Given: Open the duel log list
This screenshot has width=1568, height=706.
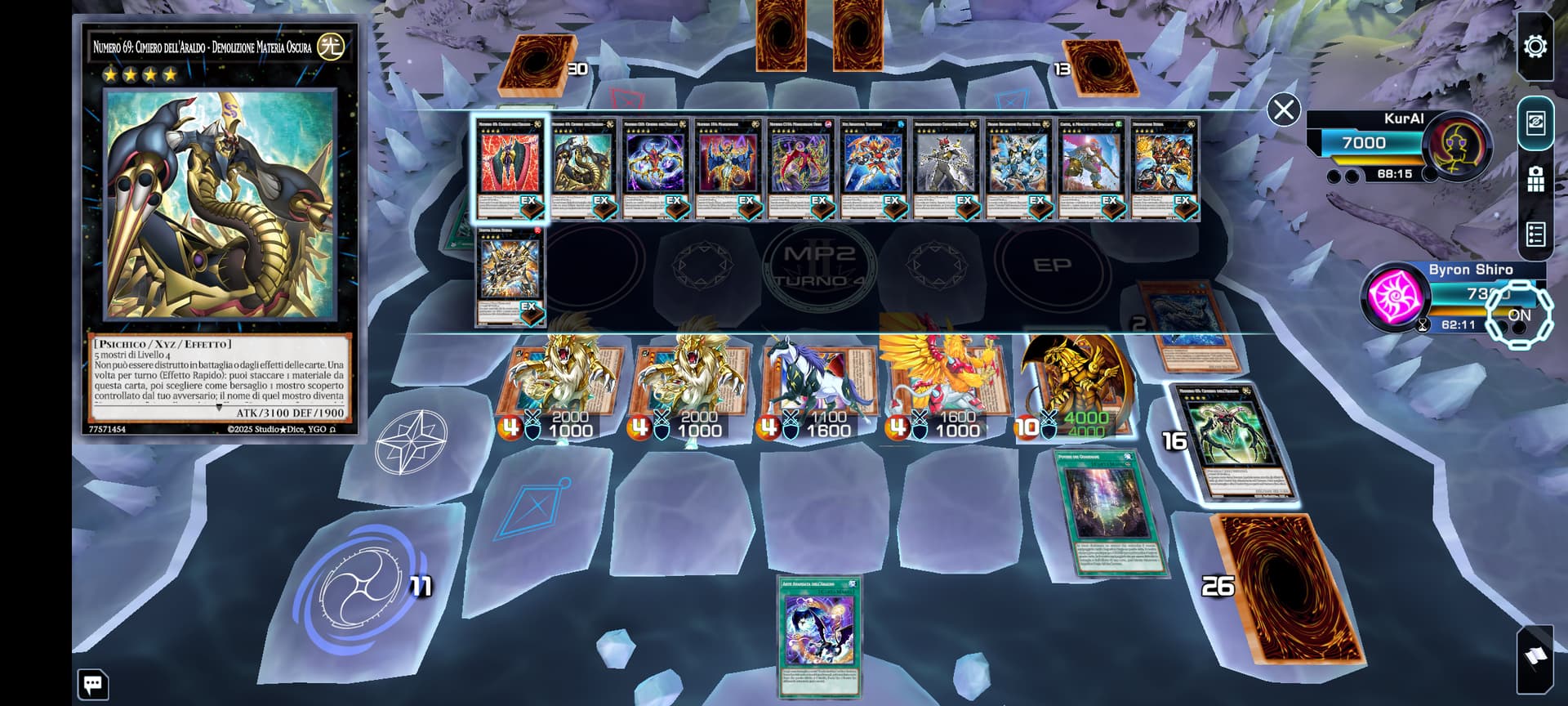Looking at the screenshot, I should click(x=1535, y=235).
